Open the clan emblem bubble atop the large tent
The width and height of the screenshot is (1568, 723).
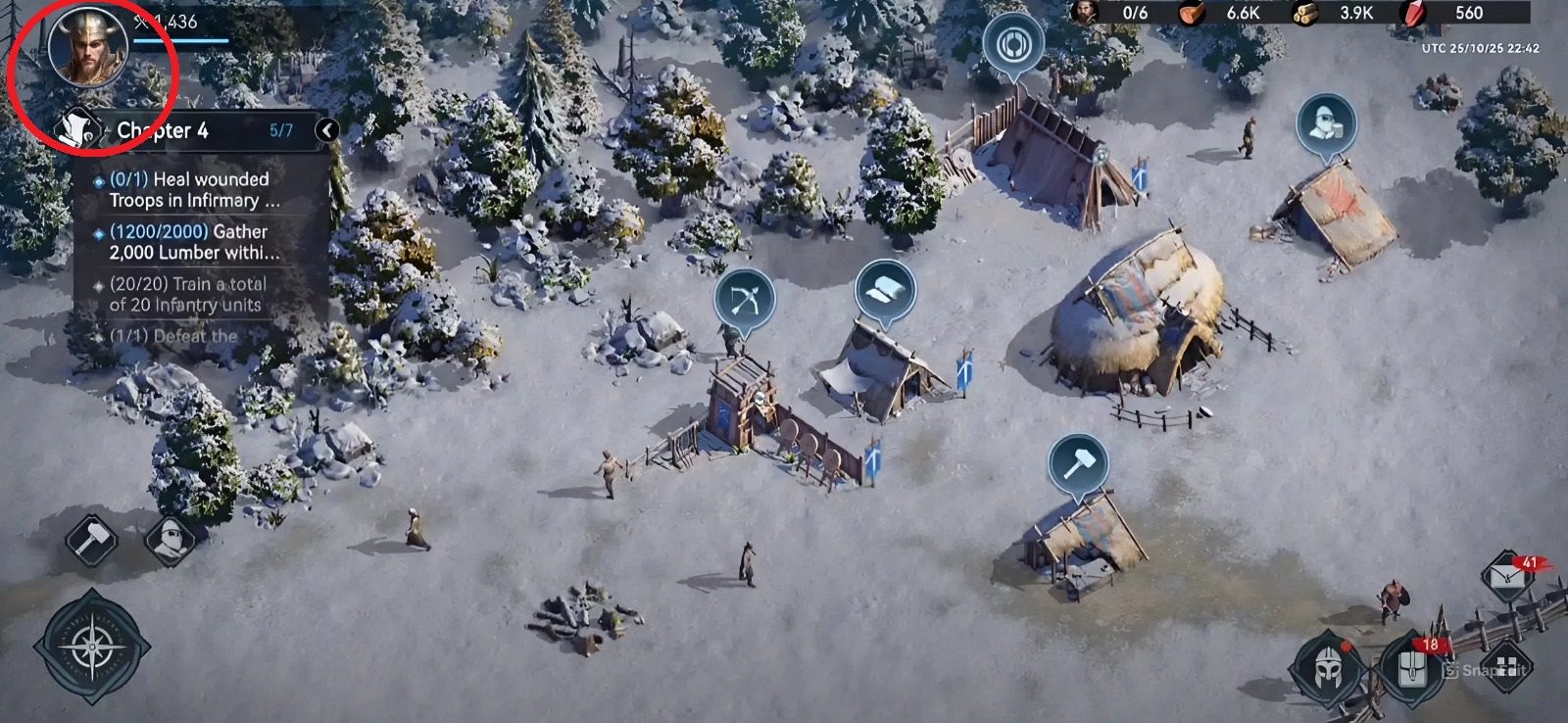(x=1014, y=44)
